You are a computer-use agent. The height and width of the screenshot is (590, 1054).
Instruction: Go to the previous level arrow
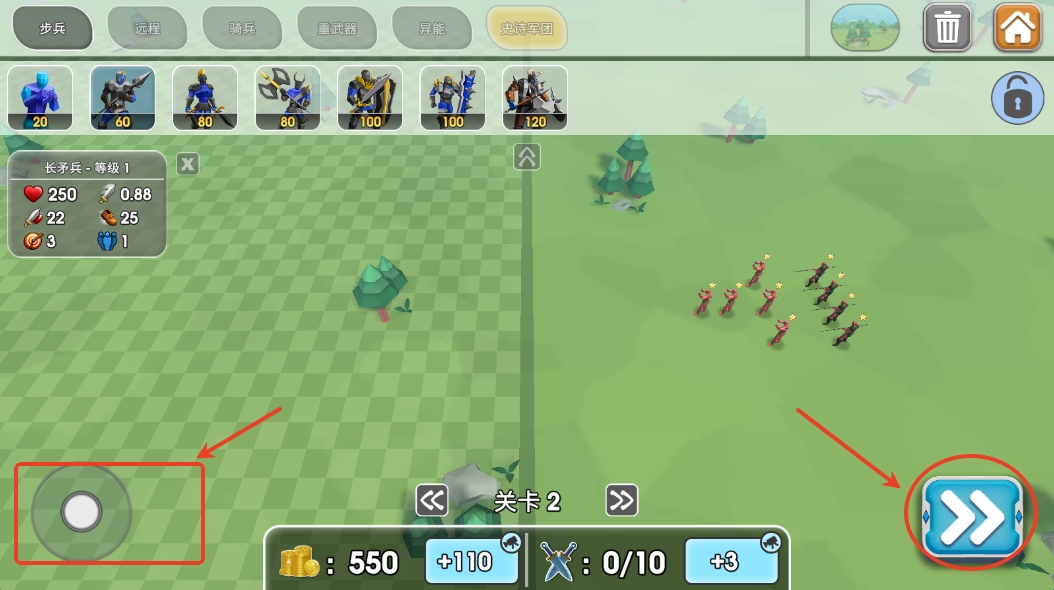[432, 500]
